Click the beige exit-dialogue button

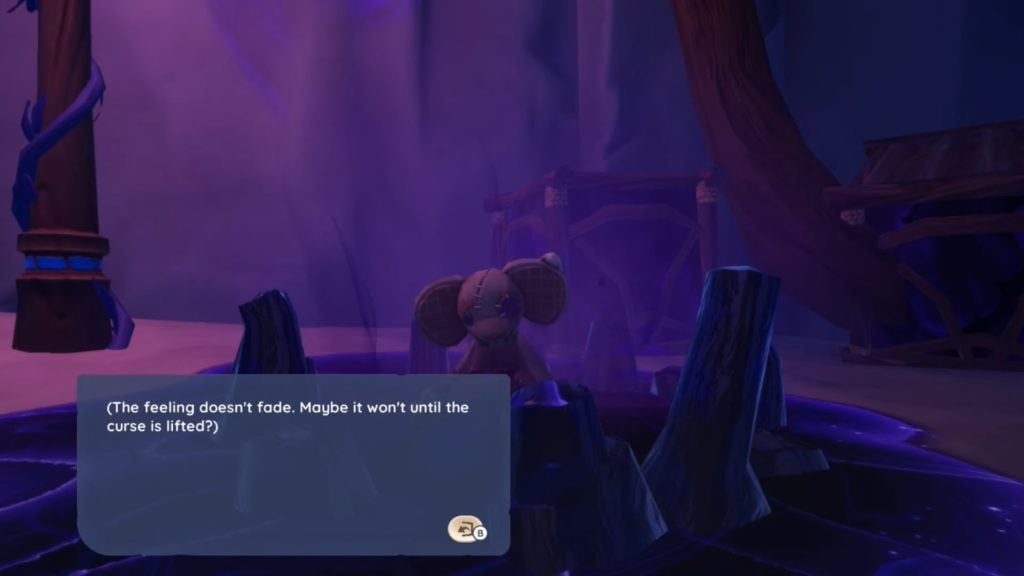[x=463, y=529]
